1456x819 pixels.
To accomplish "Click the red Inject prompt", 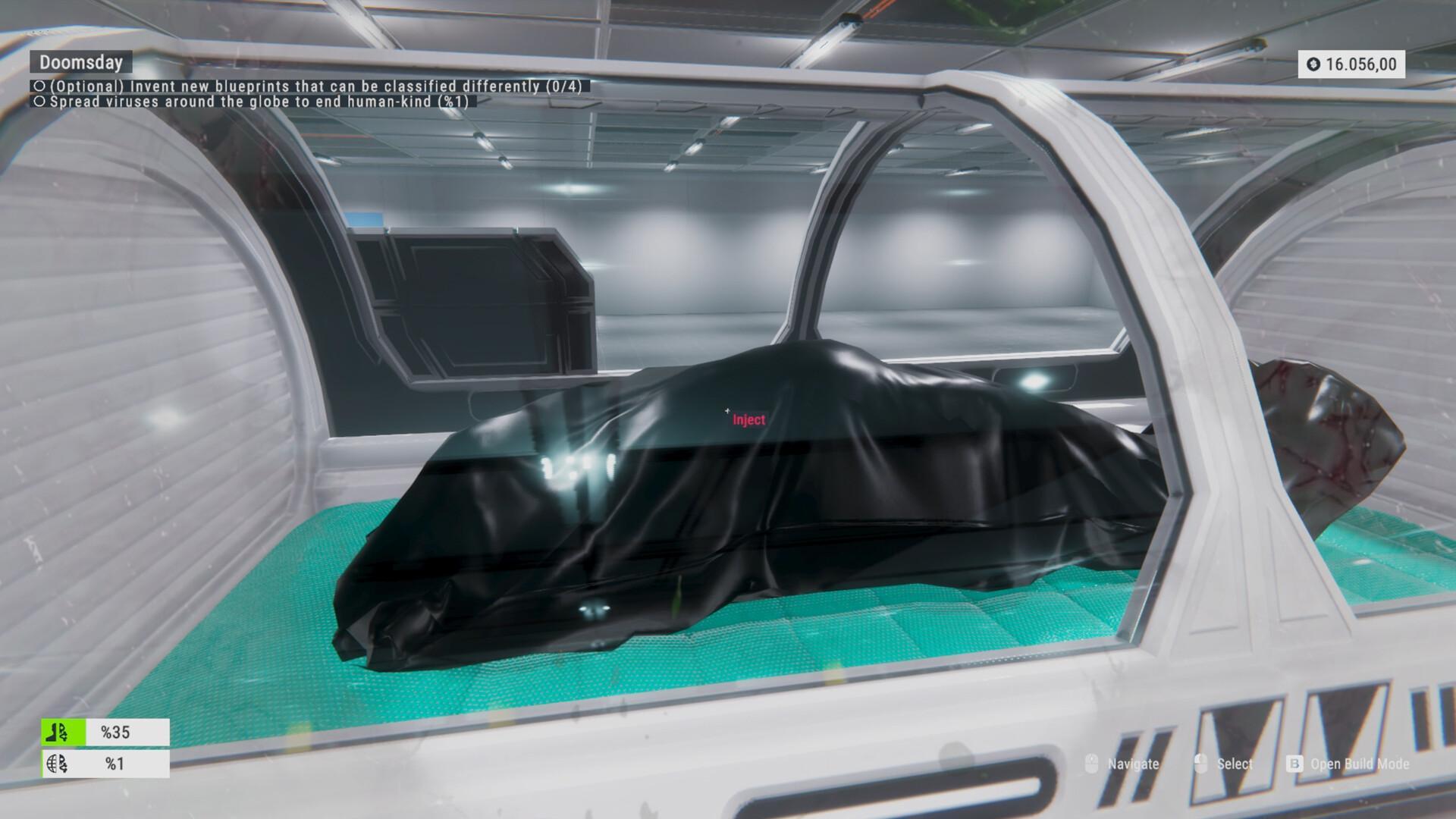I will tap(748, 420).
